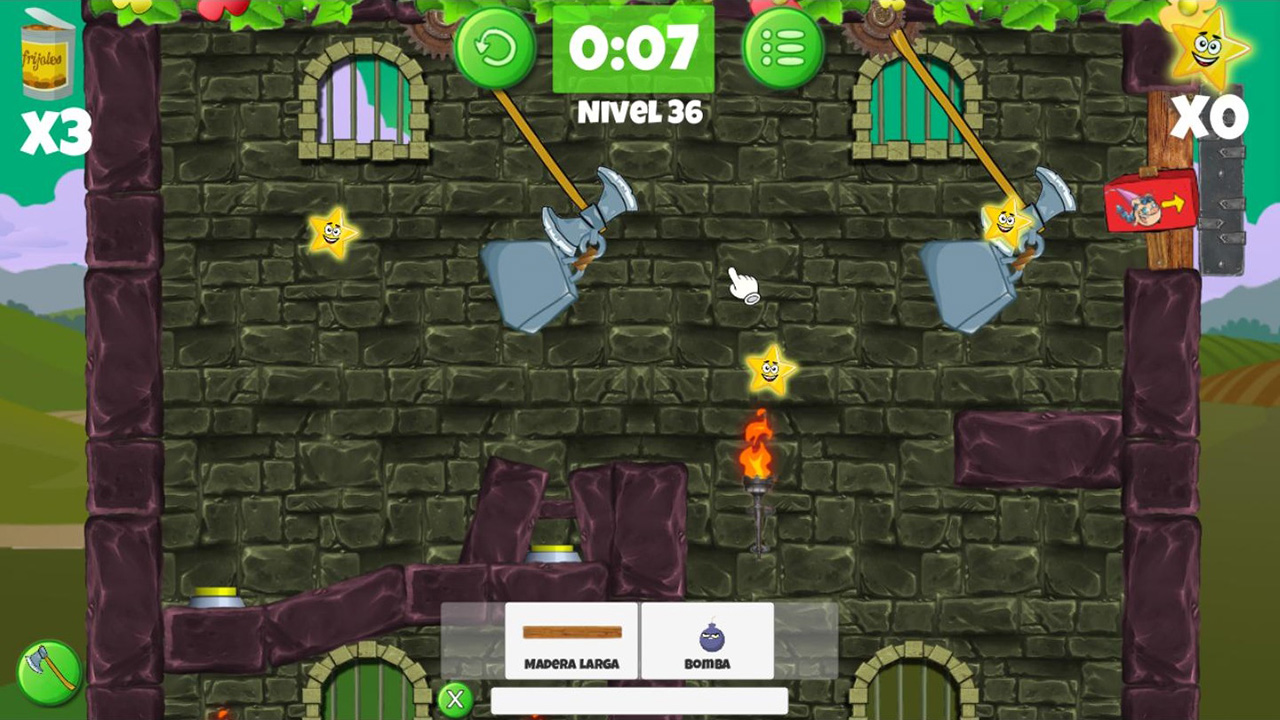Select the Madera Larga wooden plank tool
Viewport: 1280px width, 720px height.
[x=571, y=640]
